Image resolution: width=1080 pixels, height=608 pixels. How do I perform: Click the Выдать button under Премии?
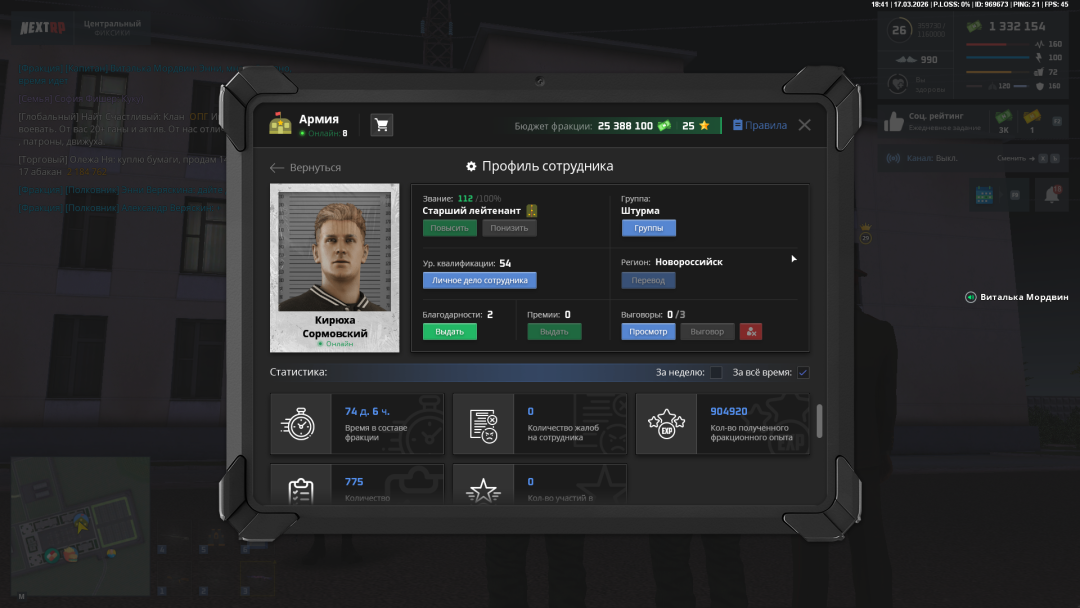pos(553,331)
